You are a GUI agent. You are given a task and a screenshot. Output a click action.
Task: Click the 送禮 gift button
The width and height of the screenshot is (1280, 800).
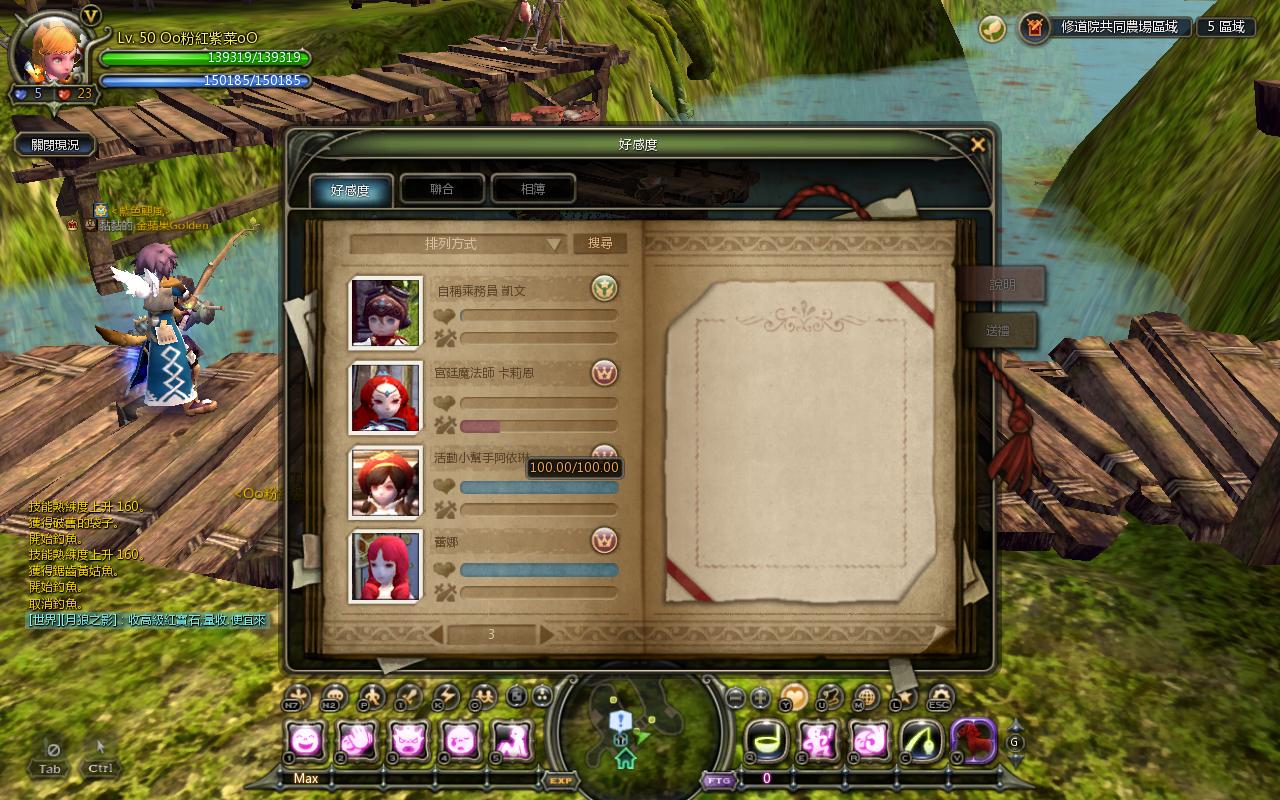click(998, 330)
